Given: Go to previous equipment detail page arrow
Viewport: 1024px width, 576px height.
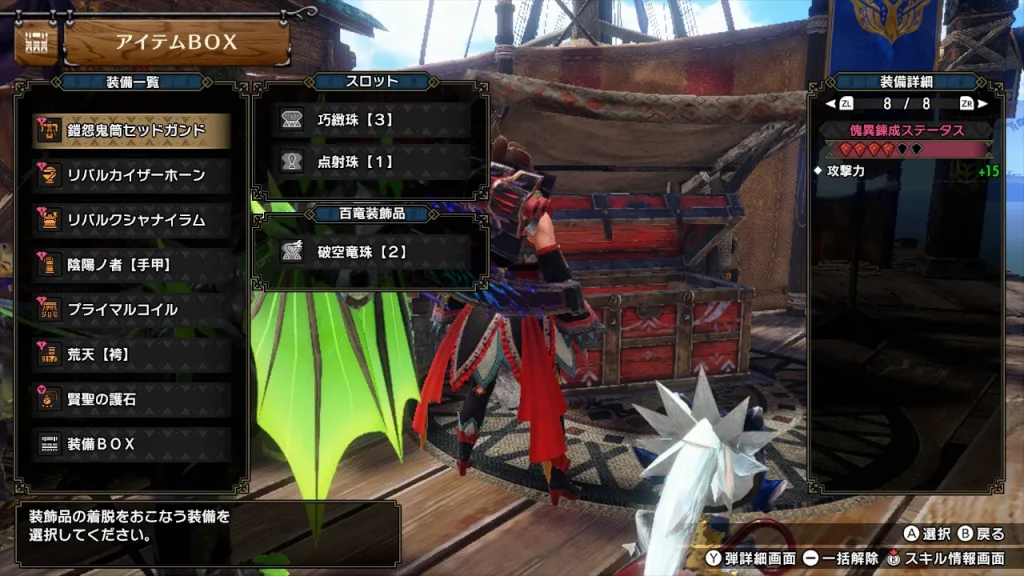Looking at the screenshot, I should pos(830,103).
